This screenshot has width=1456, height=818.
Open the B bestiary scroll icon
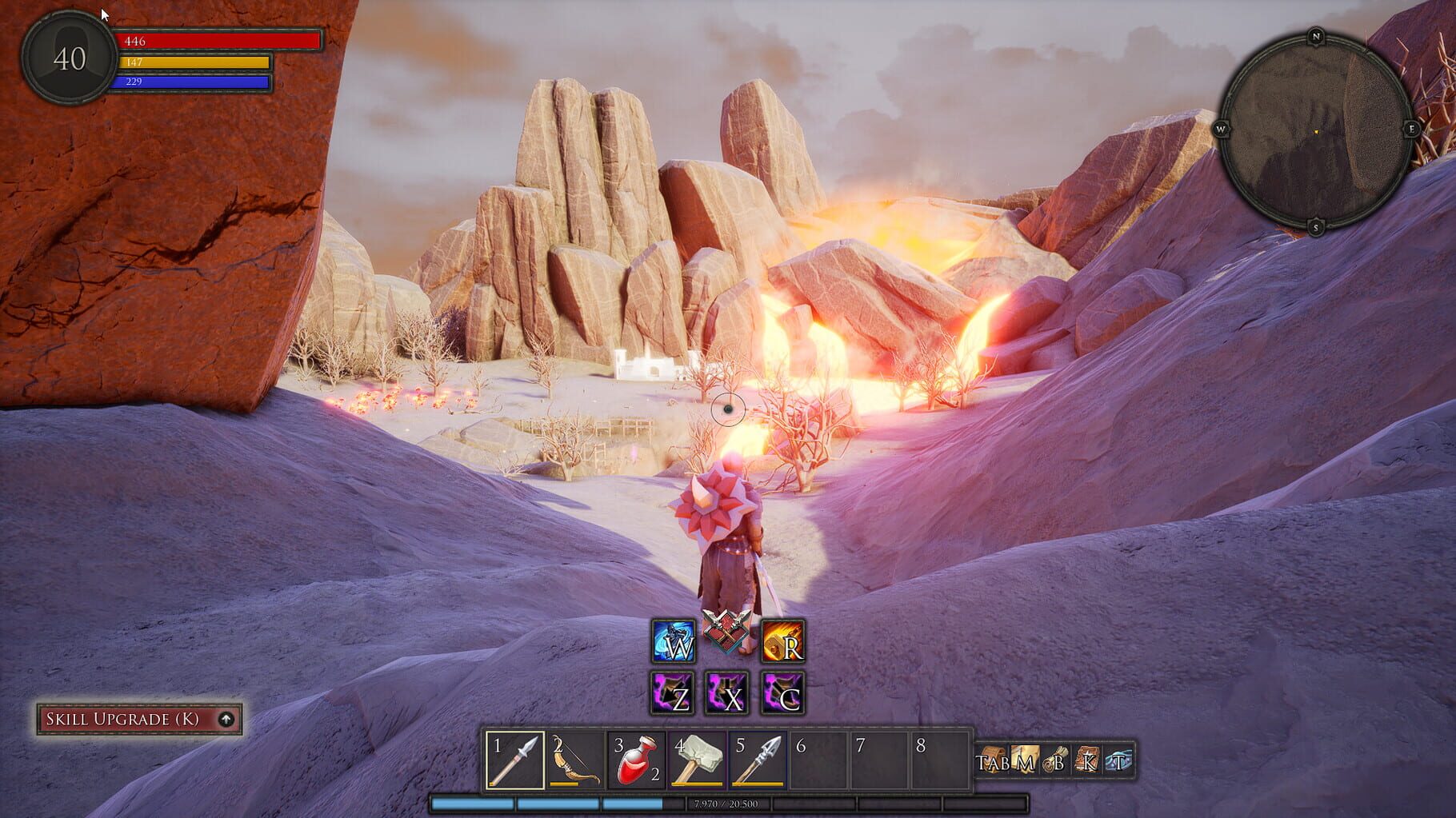pos(1054,758)
